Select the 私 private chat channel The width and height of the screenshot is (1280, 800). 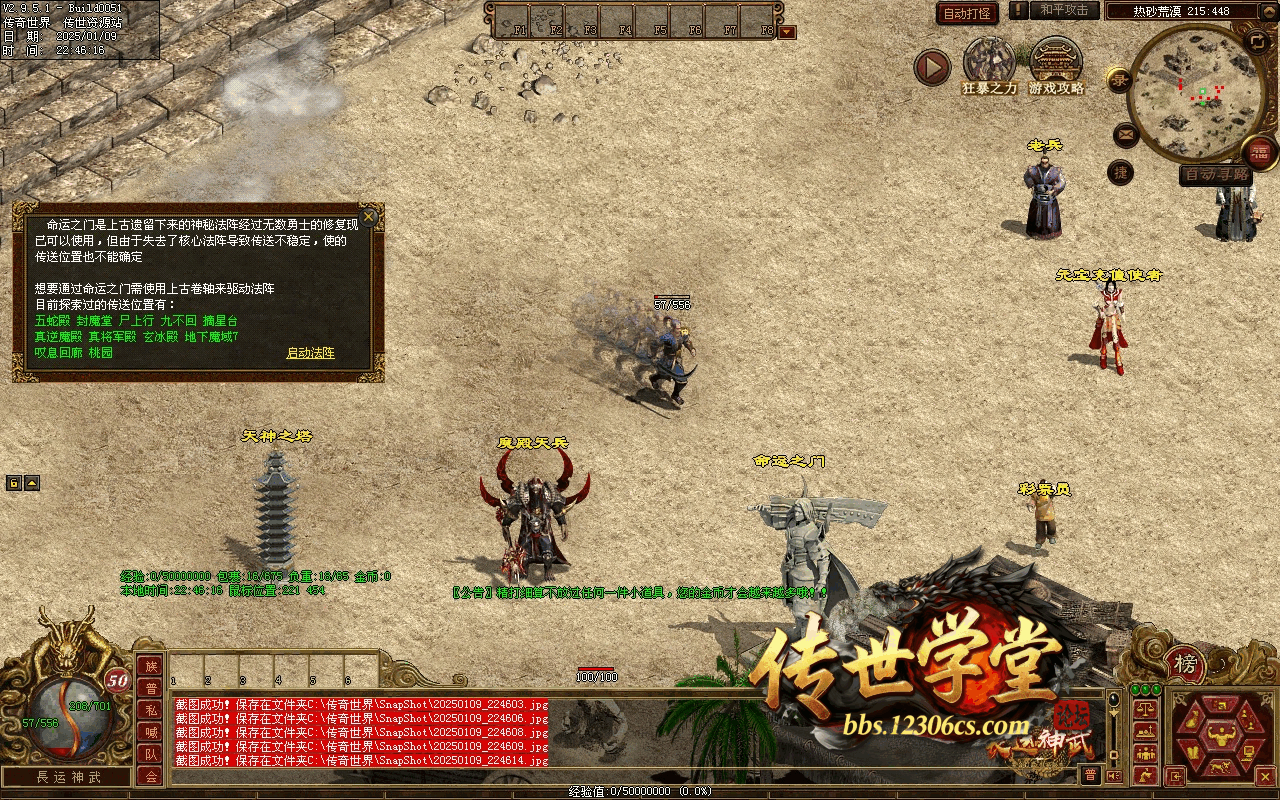[x=150, y=710]
